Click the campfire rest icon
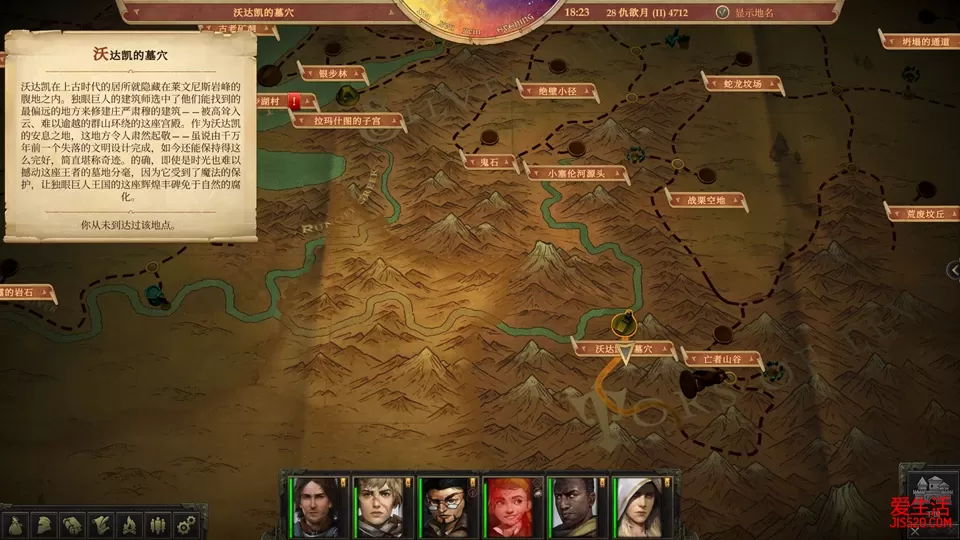 pyautogui.click(x=128, y=524)
